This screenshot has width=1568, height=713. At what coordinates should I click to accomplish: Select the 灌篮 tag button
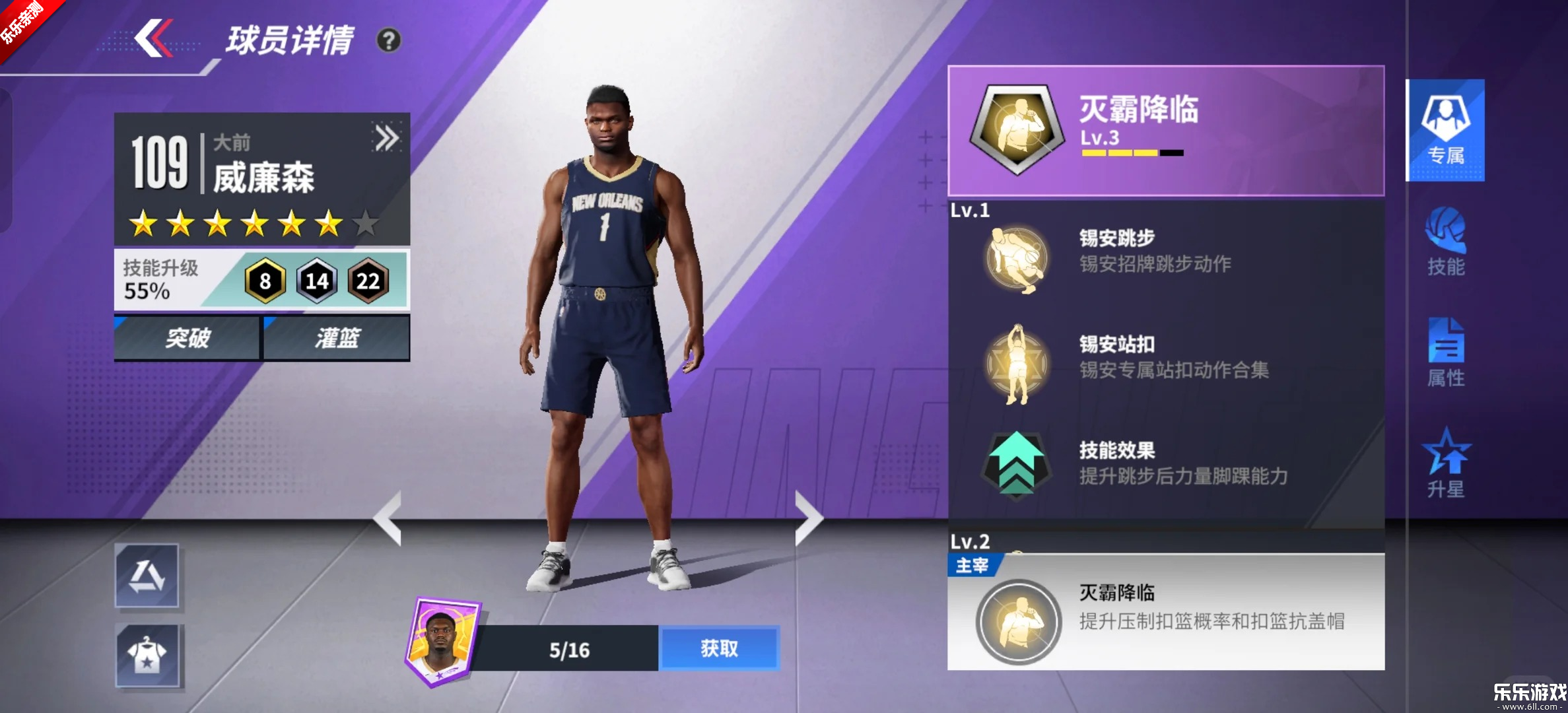(337, 338)
